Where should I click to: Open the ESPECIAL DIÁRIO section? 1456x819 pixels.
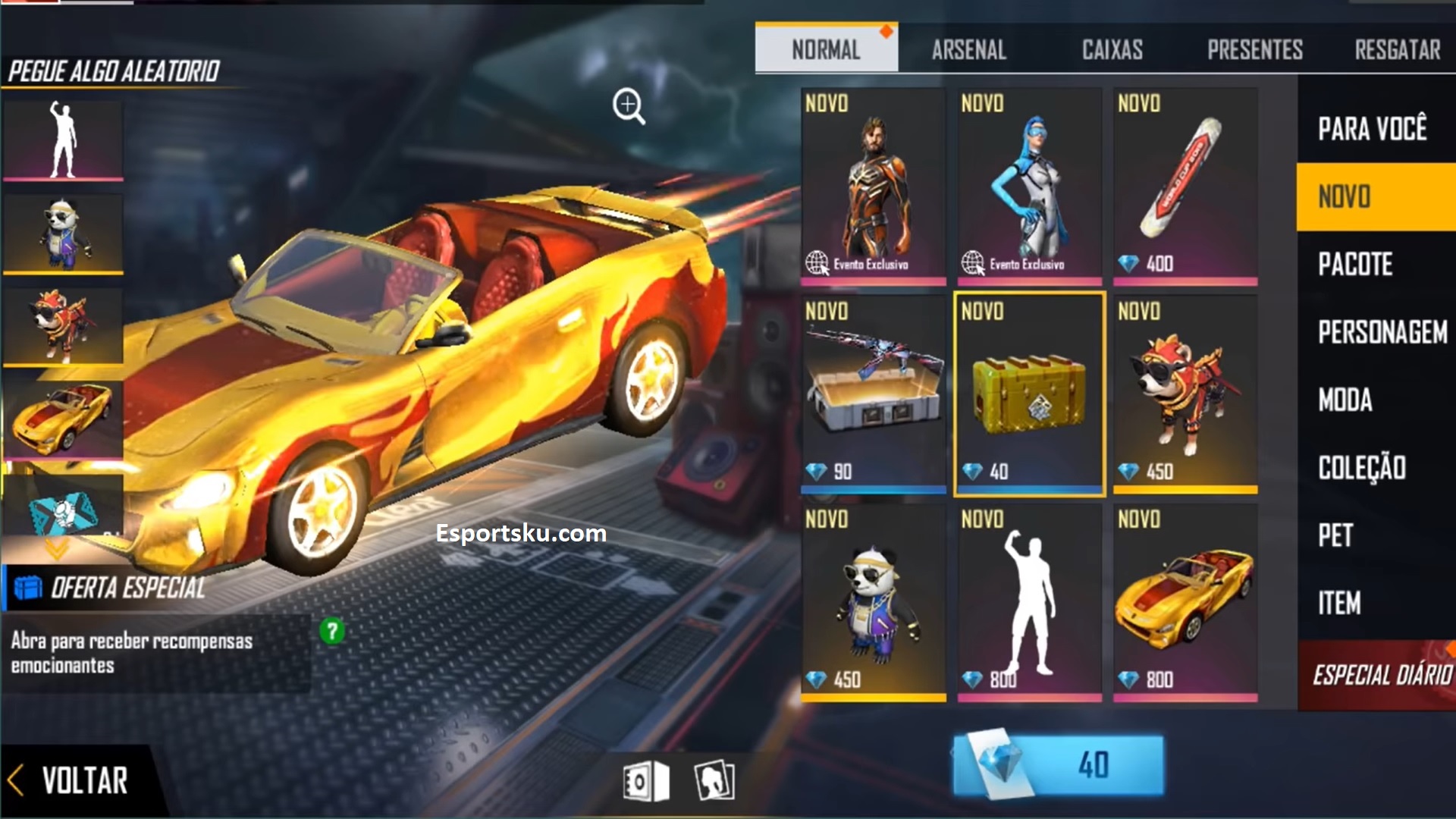(1380, 670)
